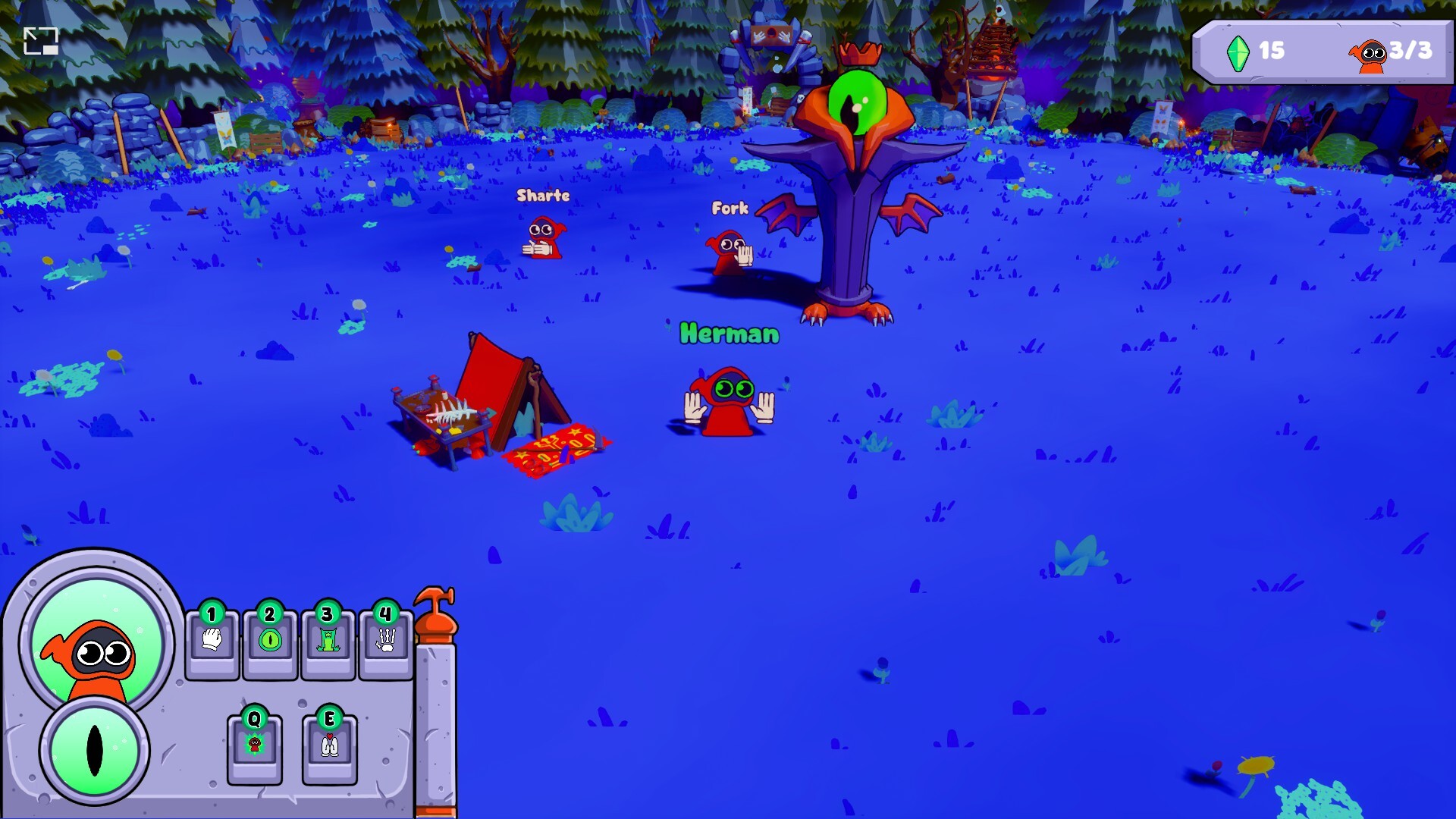Activate the follower summon on the Q slot
The height and width of the screenshot is (819, 1456).
(x=254, y=745)
